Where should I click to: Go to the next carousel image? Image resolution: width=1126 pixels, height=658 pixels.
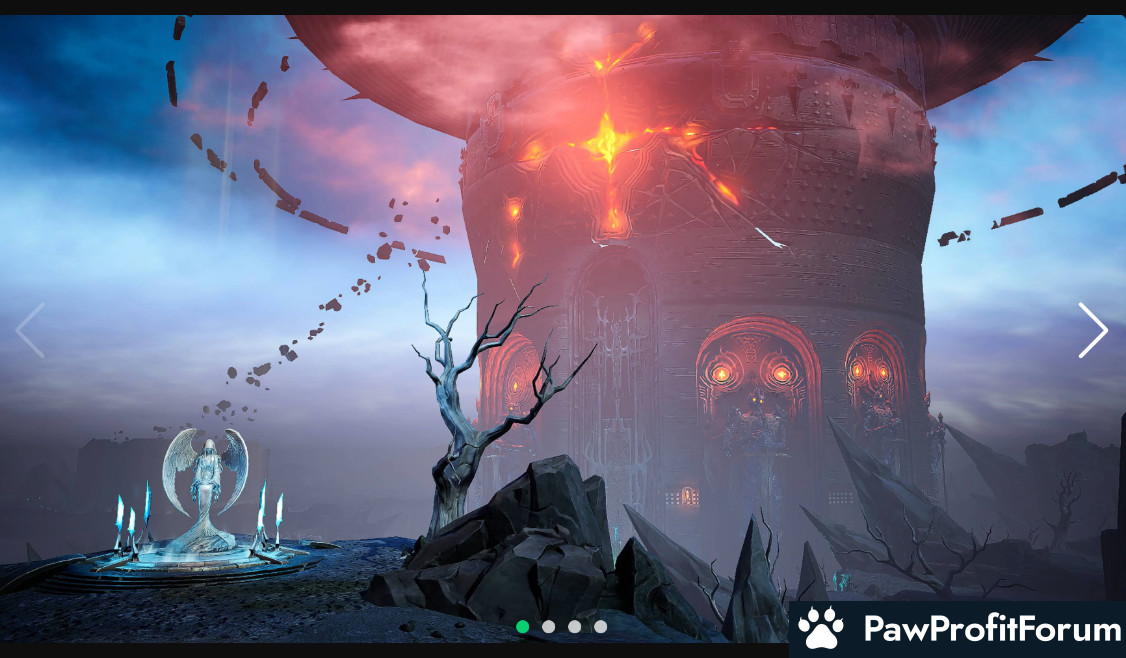pos(1092,330)
